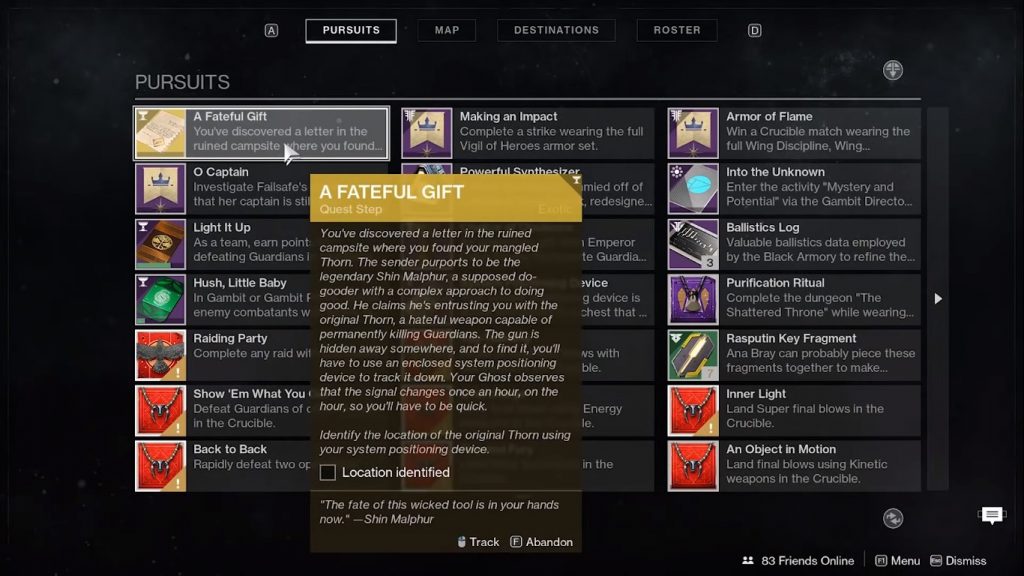1024x576 pixels.
Task: Select the Making an Impact pursuit
Action: tap(528, 133)
